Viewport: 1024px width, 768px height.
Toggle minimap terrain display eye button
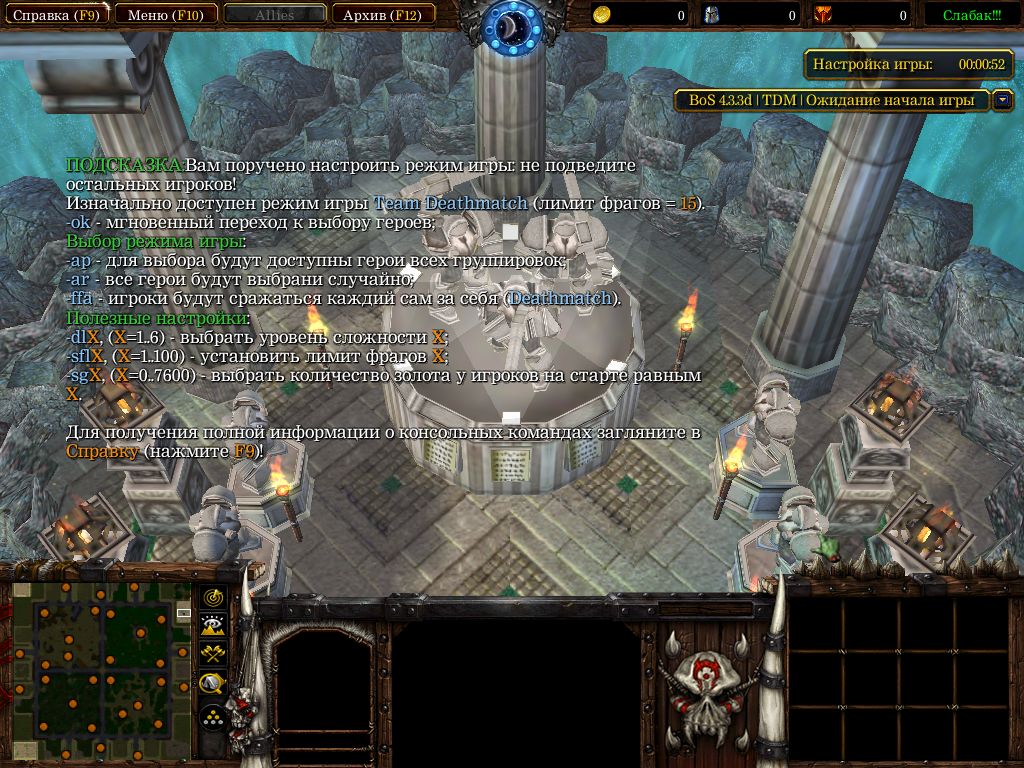(x=213, y=626)
